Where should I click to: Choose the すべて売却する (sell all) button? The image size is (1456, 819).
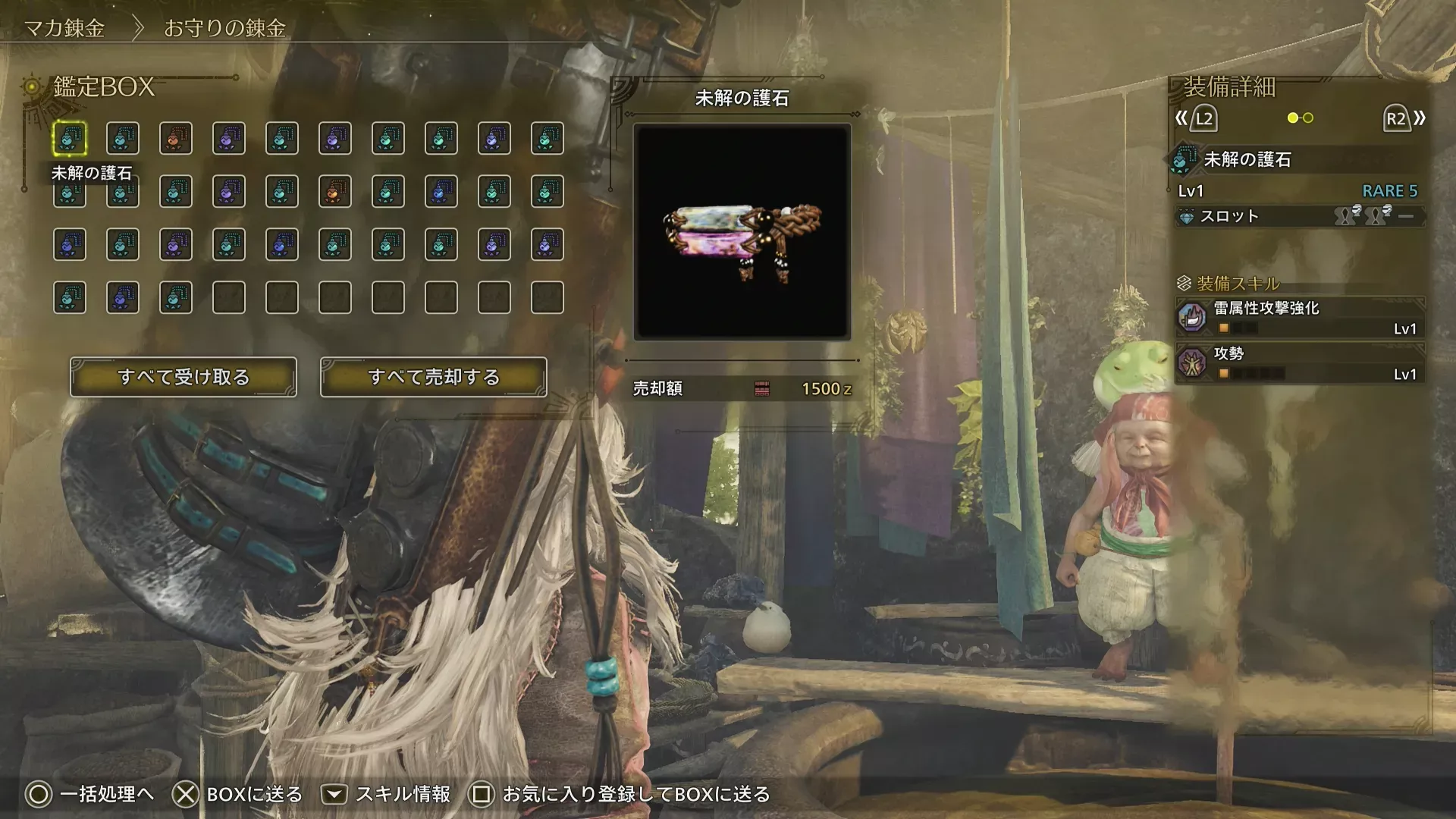click(x=433, y=377)
